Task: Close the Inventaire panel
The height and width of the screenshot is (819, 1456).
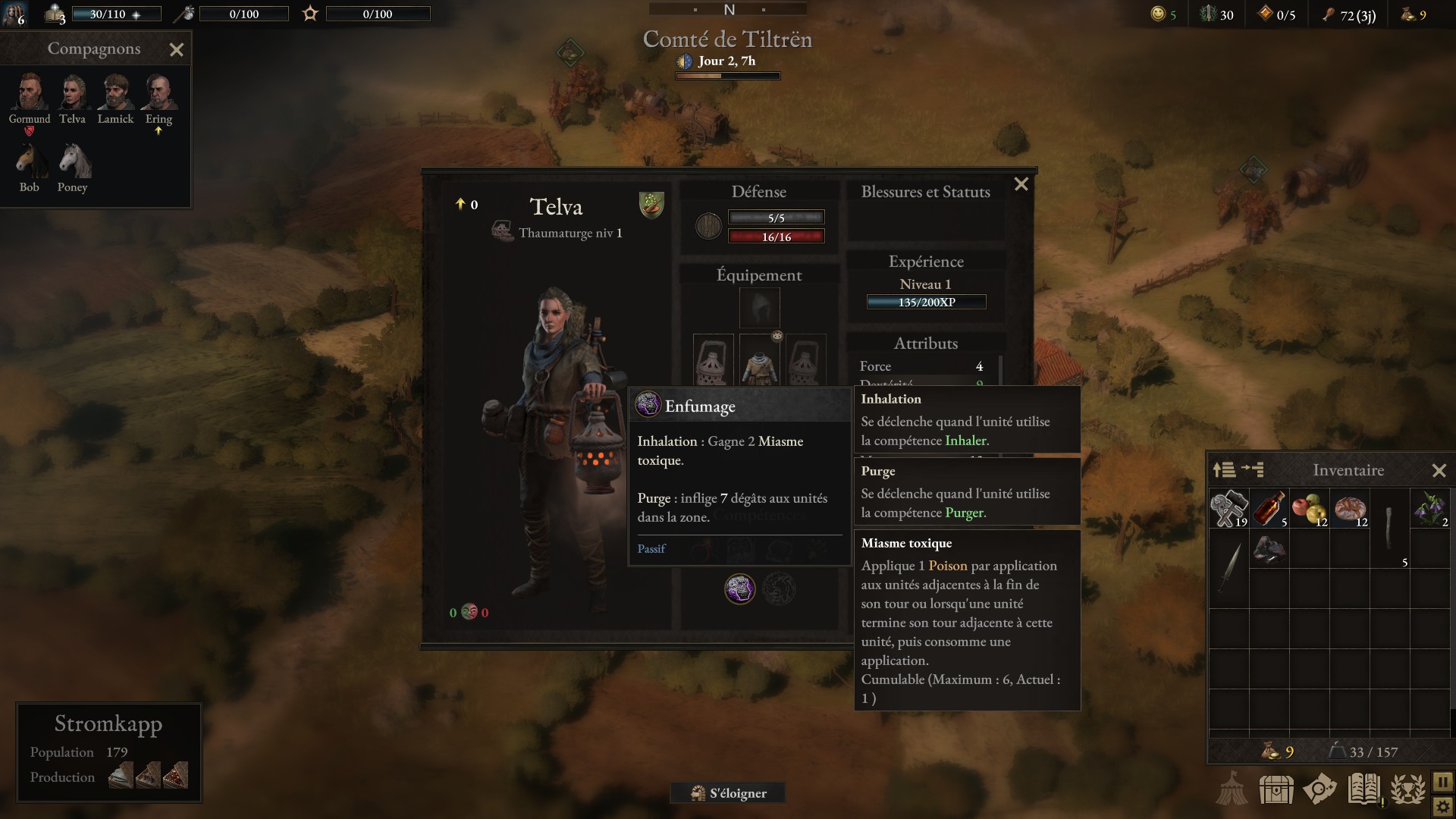Action: [1439, 471]
